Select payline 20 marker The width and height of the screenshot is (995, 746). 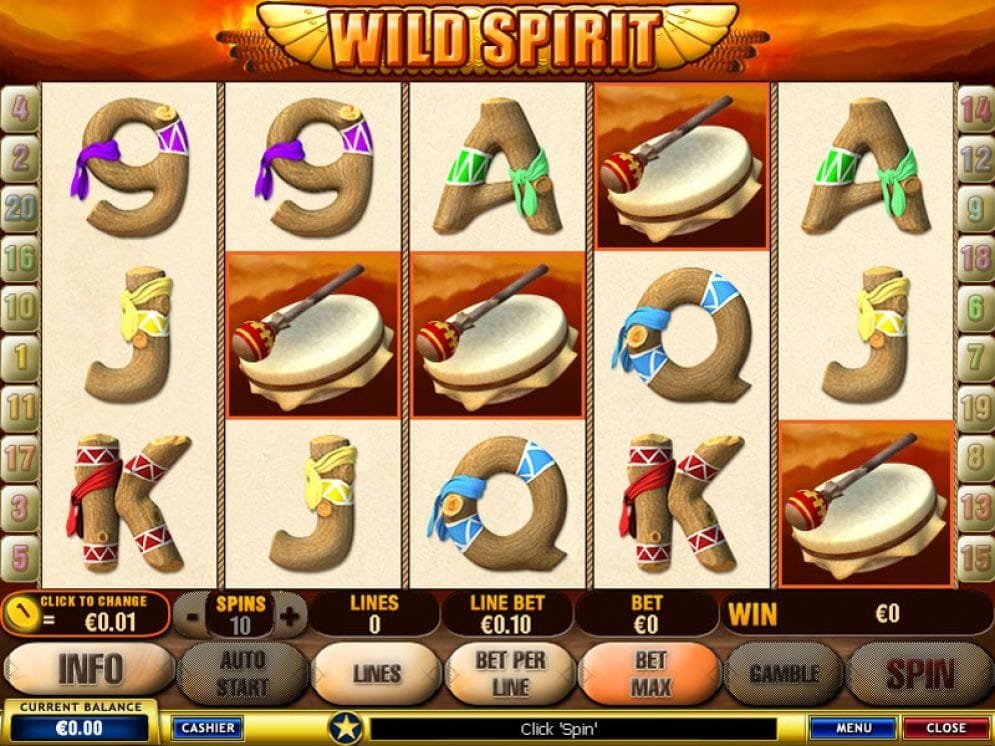[x=20, y=208]
